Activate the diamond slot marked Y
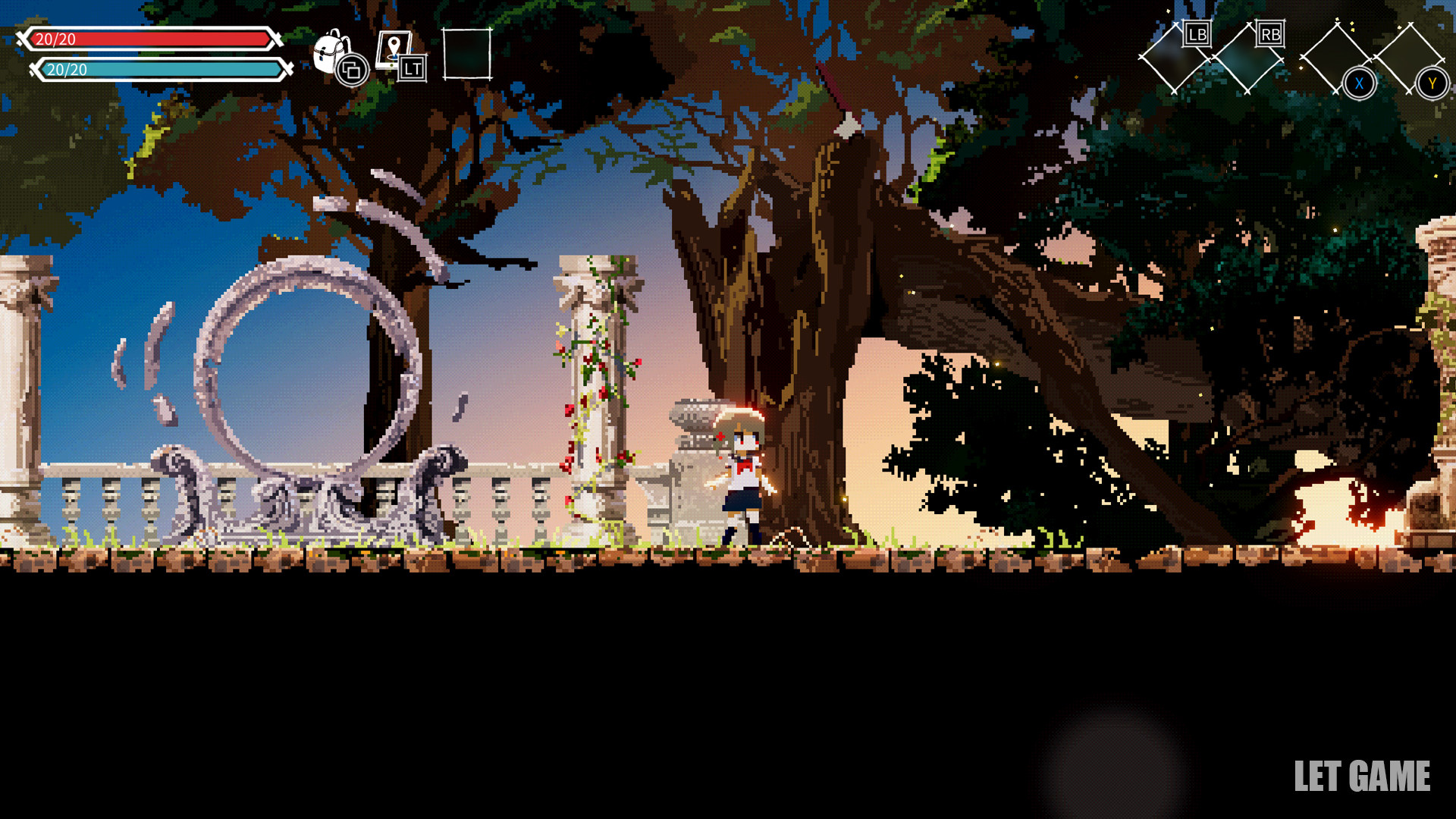Viewport: 1456px width, 819px height. coord(1410,58)
